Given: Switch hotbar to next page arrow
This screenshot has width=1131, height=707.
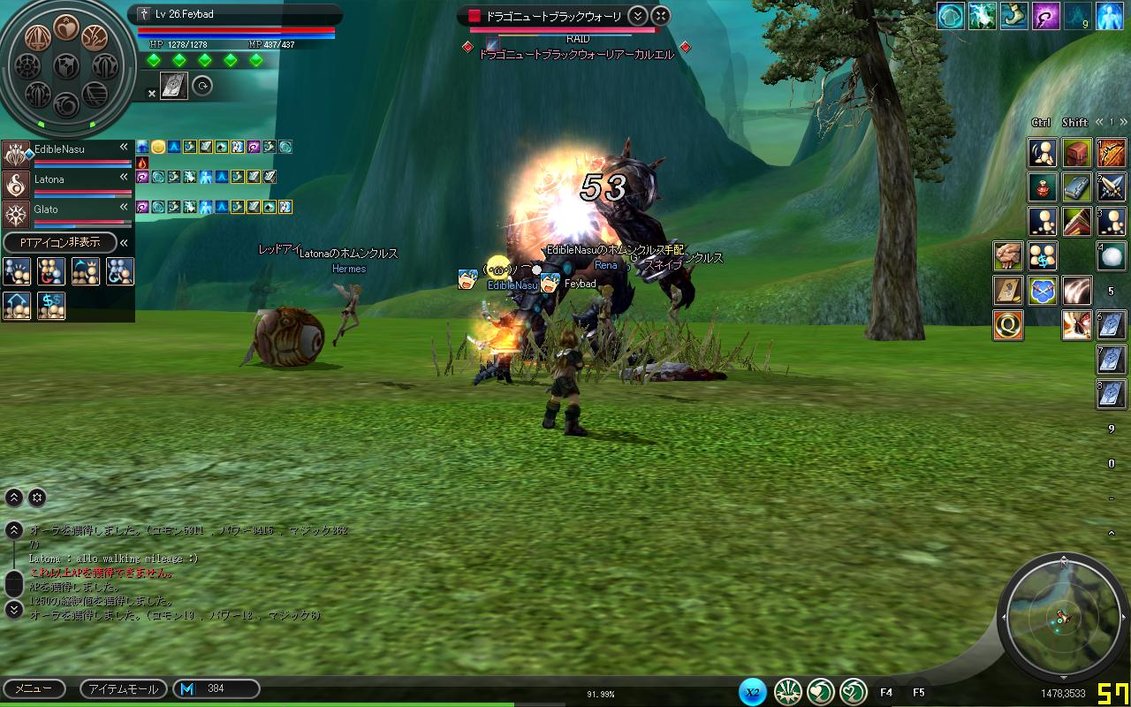Looking at the screenshot, I should [1123, 122].
